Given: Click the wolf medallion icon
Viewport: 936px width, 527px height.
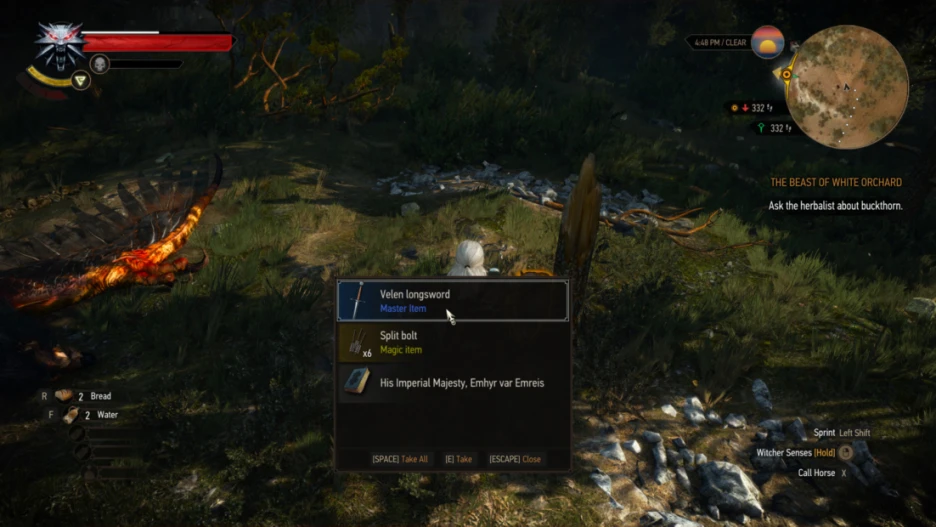Looking at the screenshot, I should 59,44.
